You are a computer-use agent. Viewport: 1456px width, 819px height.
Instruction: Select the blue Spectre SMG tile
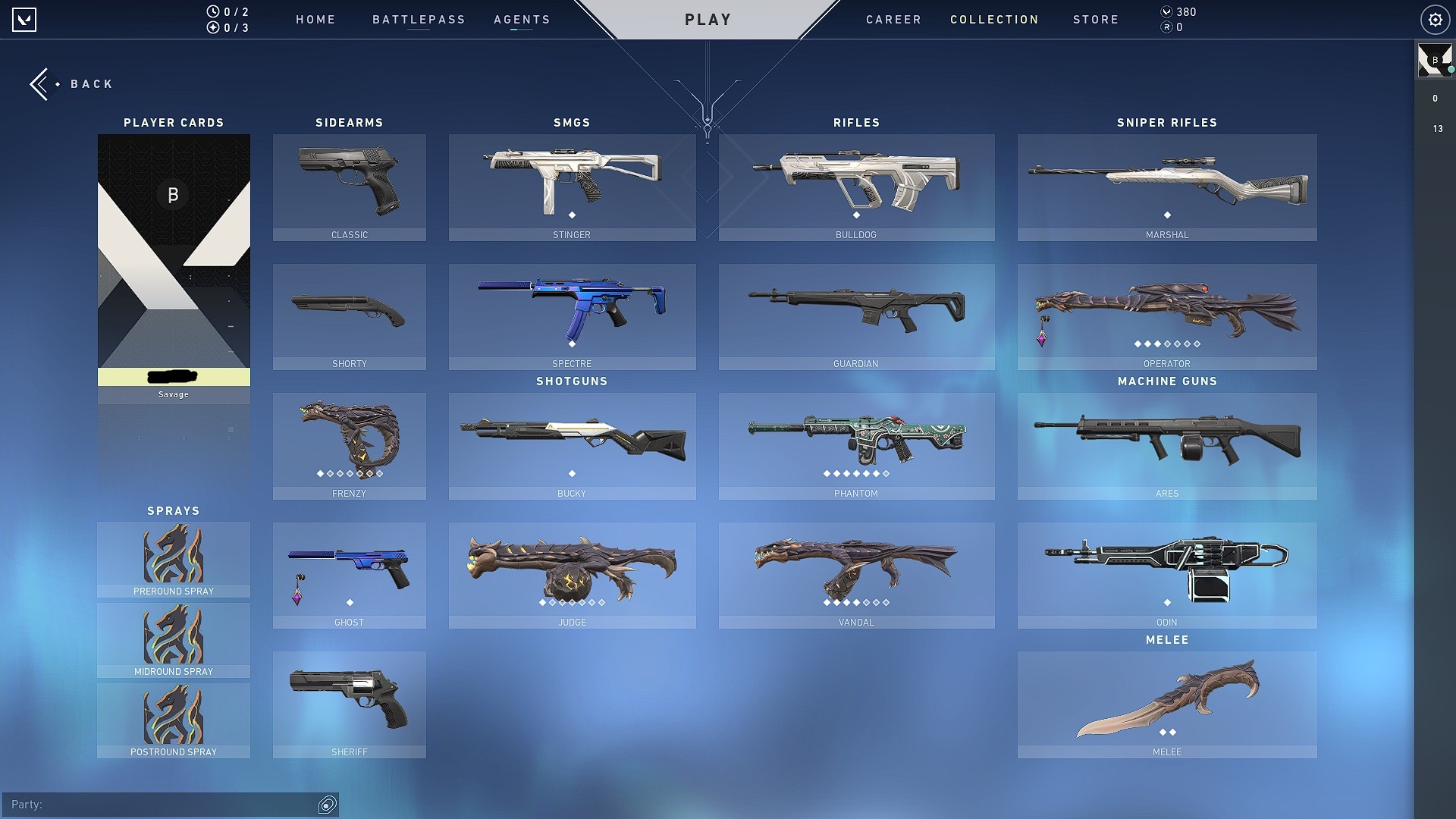[572, 316]
